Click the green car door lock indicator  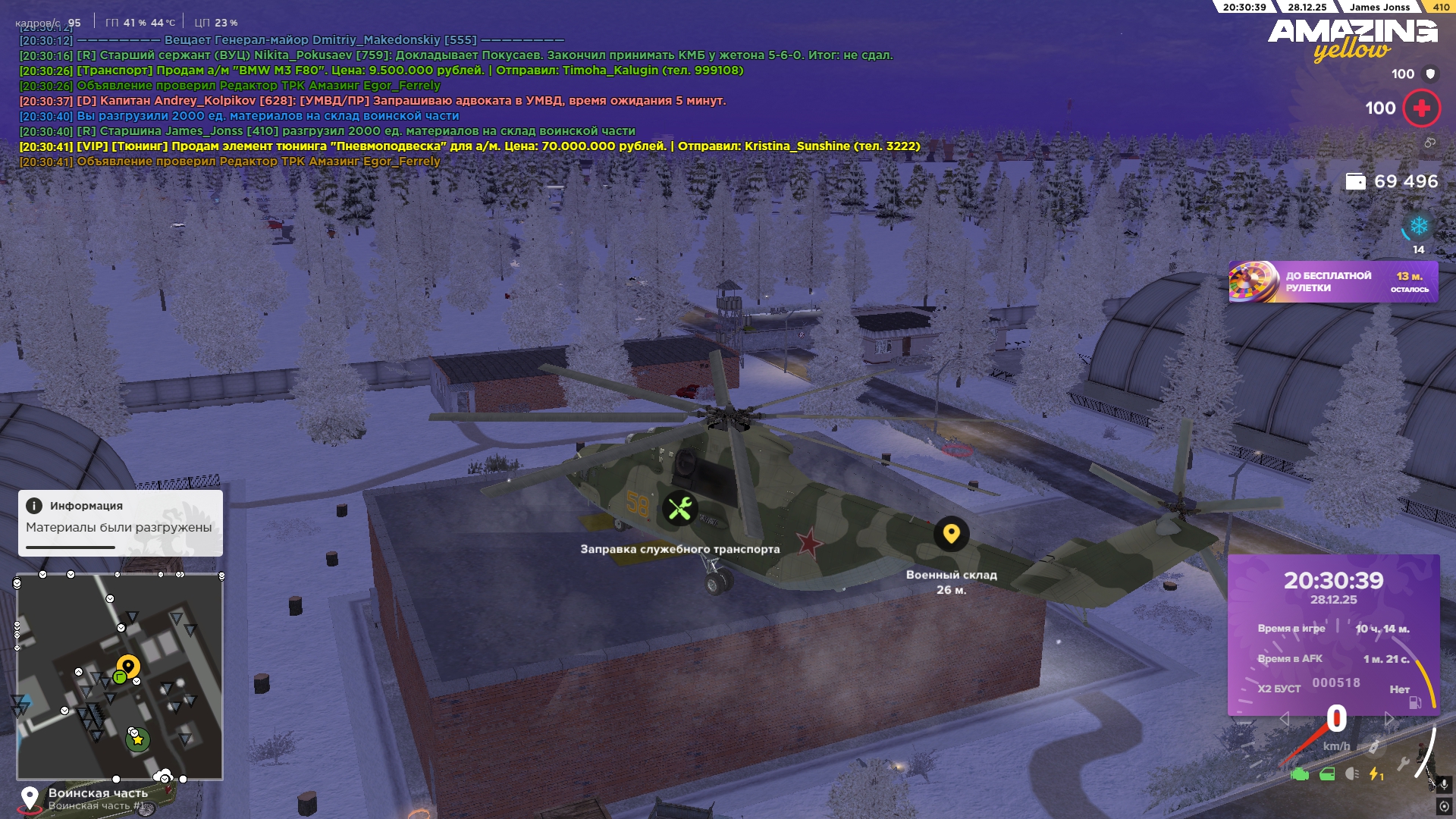pos(1327,774)
